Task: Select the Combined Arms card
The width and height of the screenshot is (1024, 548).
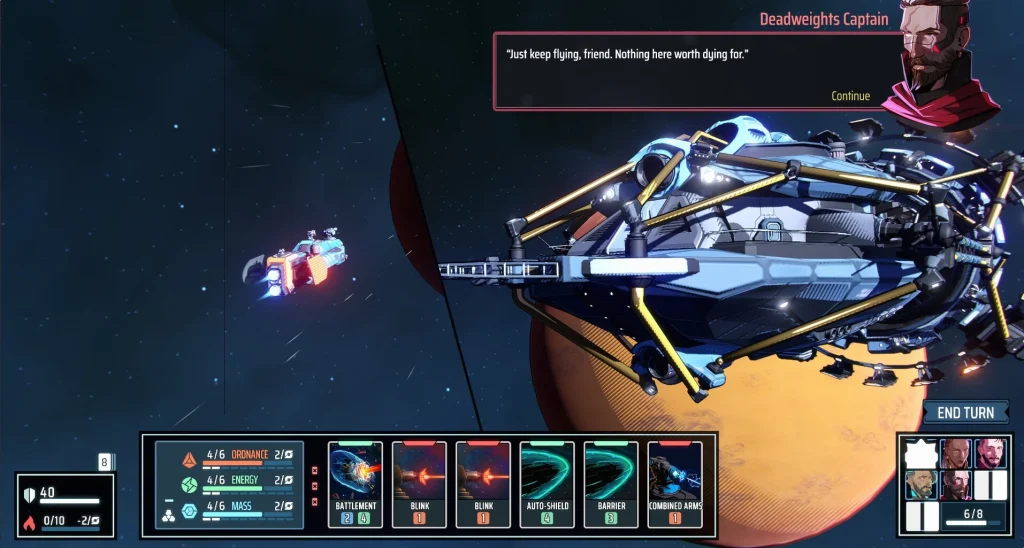Action: coord(675,483)
